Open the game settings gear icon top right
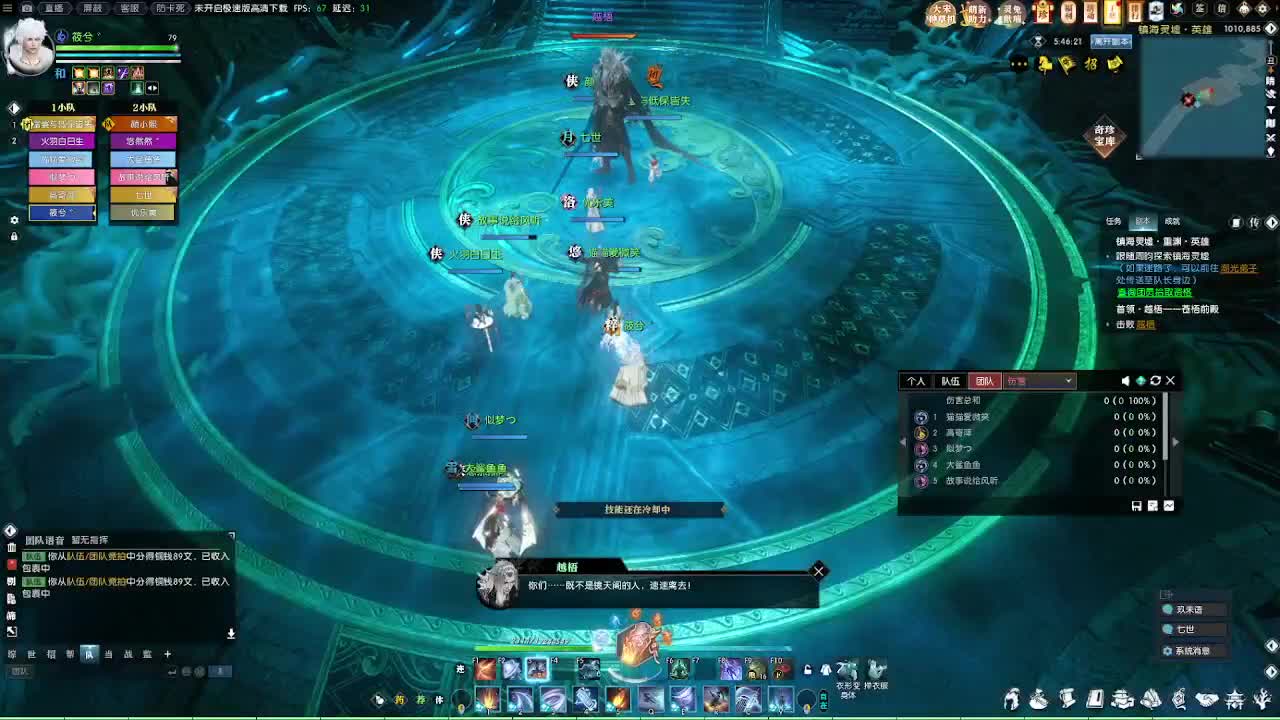Viewport: 1280px width, 720px height. click(x=1262, y=9)
